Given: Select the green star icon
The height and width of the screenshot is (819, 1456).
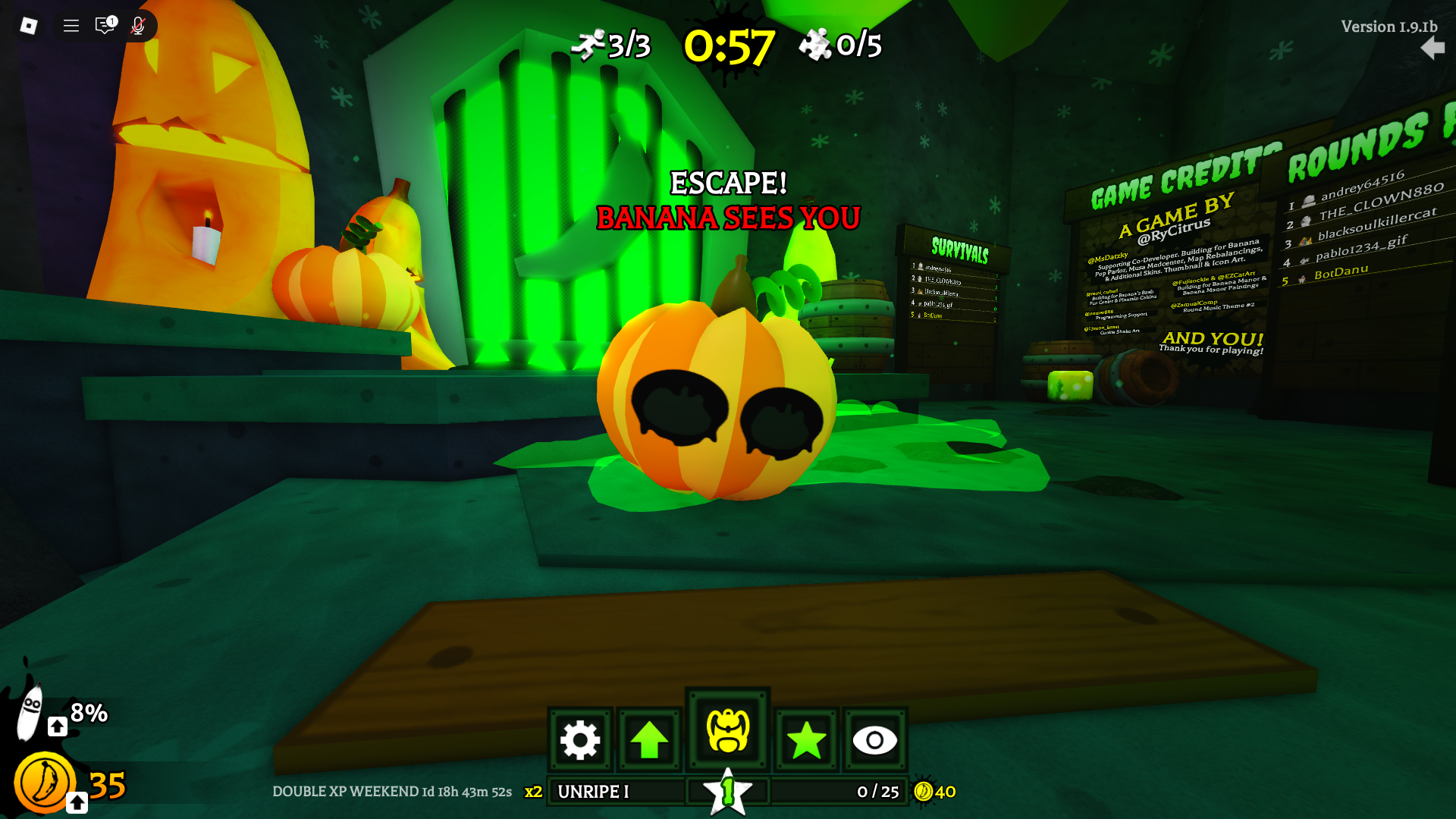Looking at the screenshot, I should 805,740.
